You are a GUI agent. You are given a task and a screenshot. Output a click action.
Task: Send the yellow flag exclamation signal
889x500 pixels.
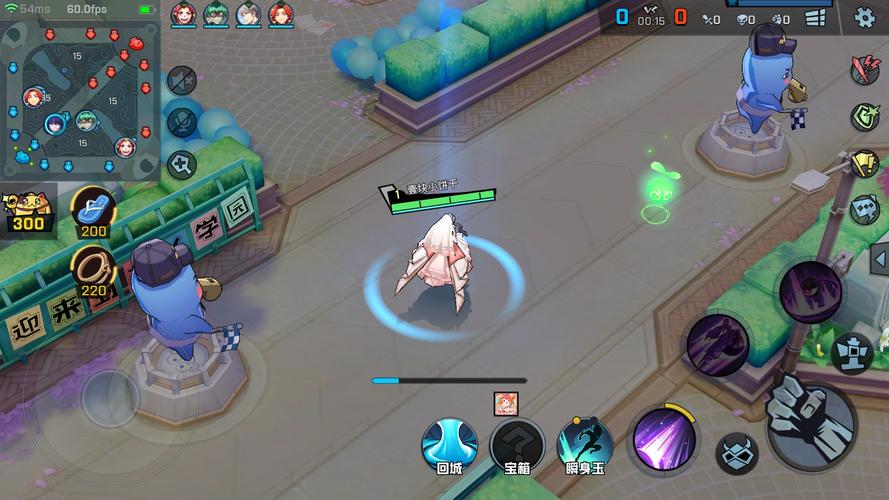tap(864, 163)
